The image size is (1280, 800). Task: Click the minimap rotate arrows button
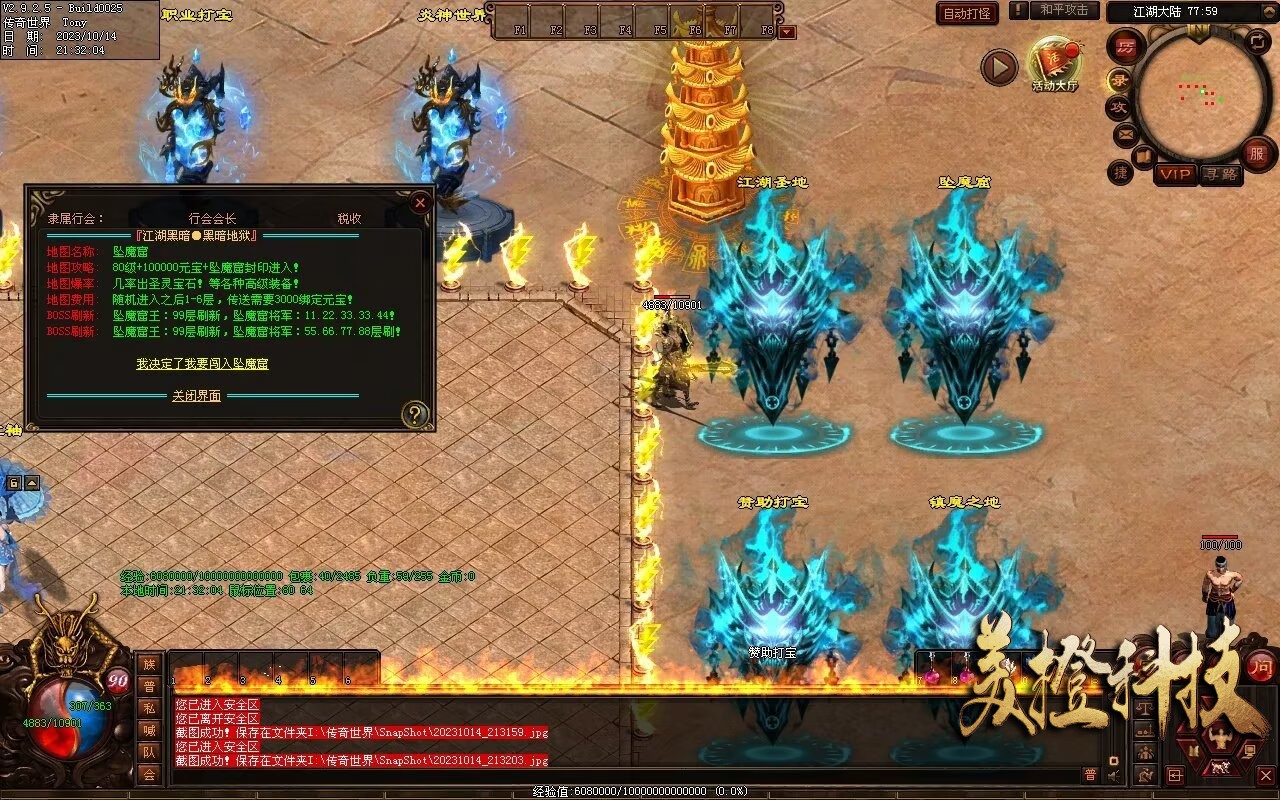1257,42
